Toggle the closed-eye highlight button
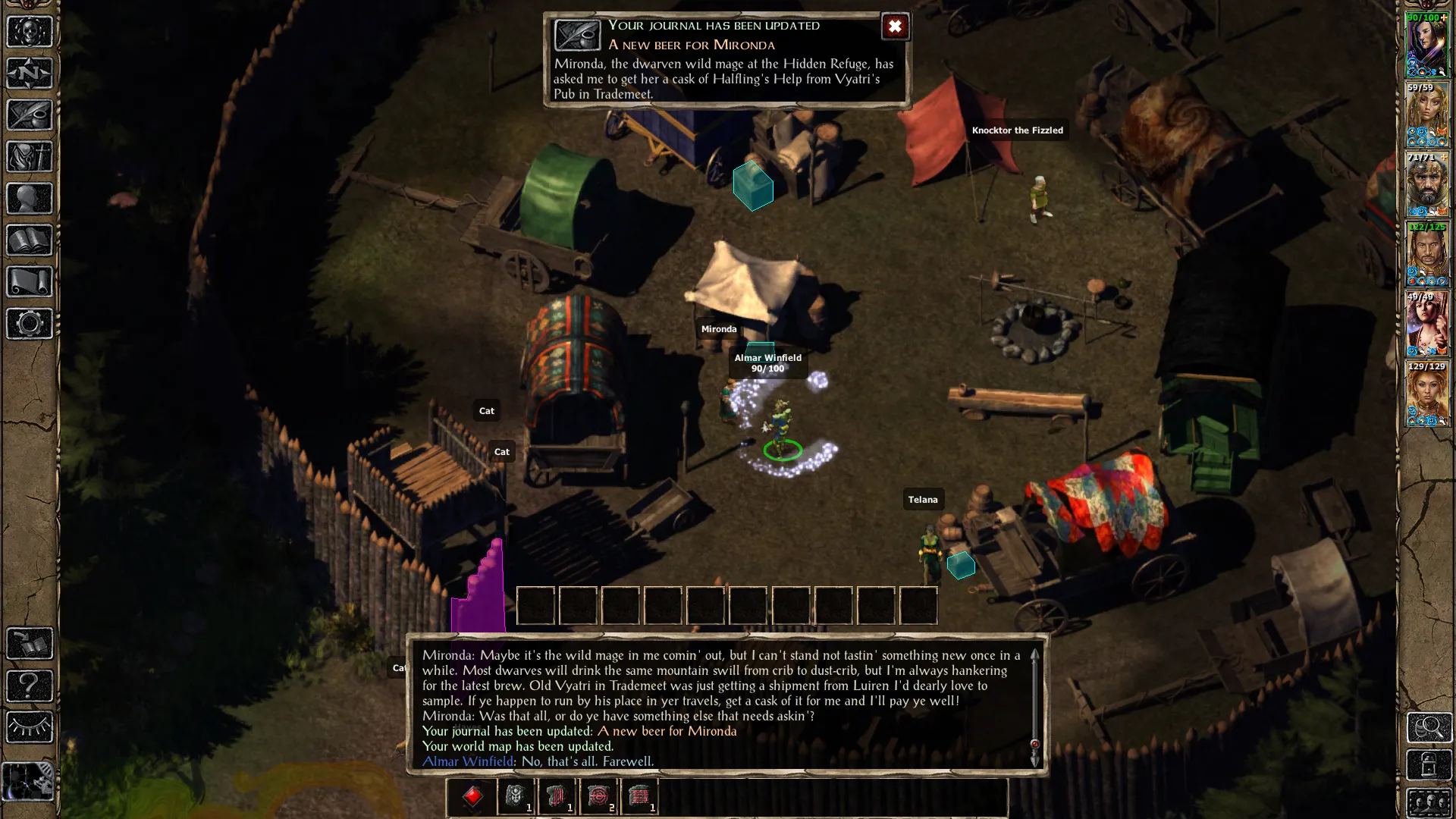This screenshot has height=819, width=1456. click(30, 728)
